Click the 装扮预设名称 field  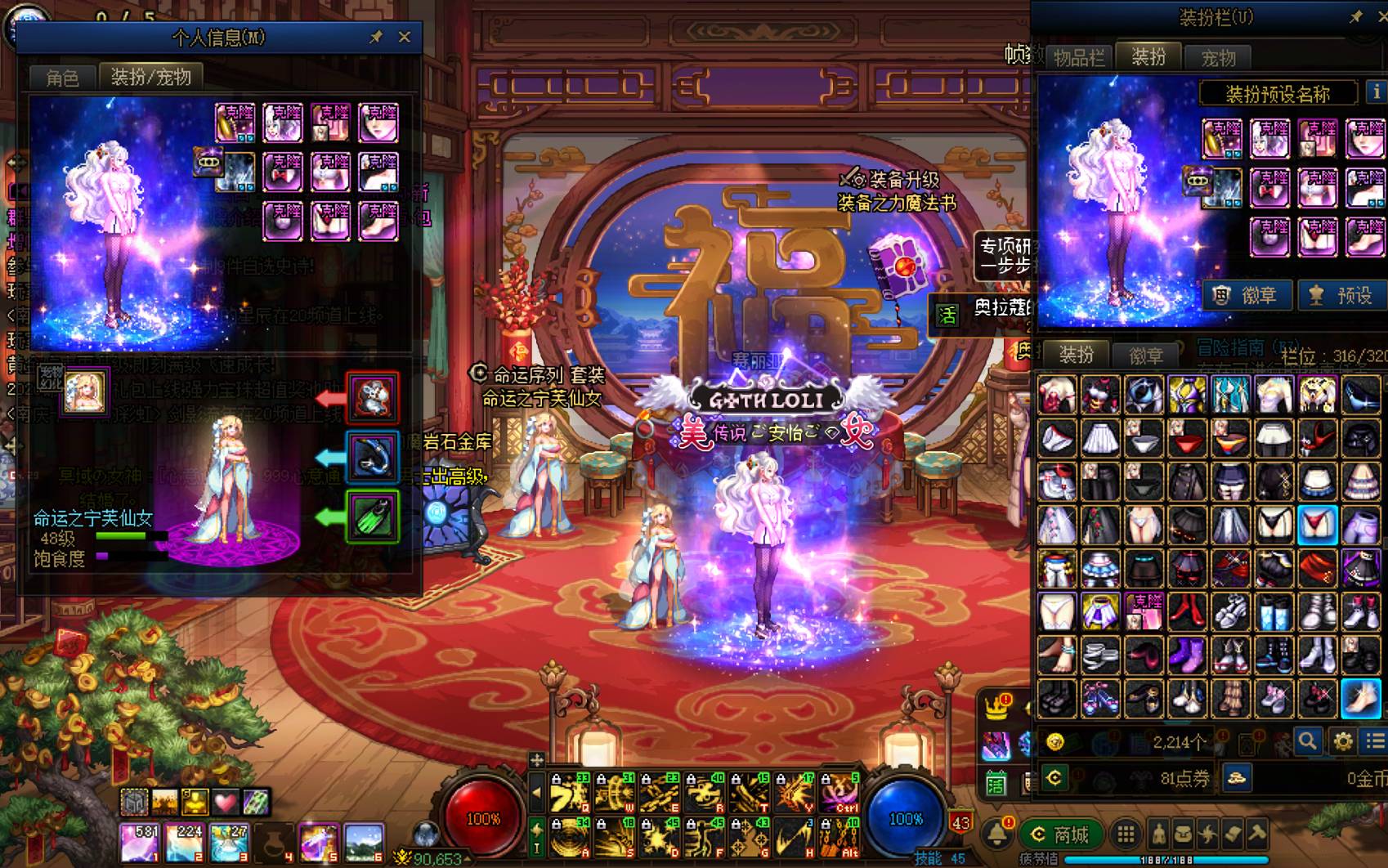pos(1278,94)
